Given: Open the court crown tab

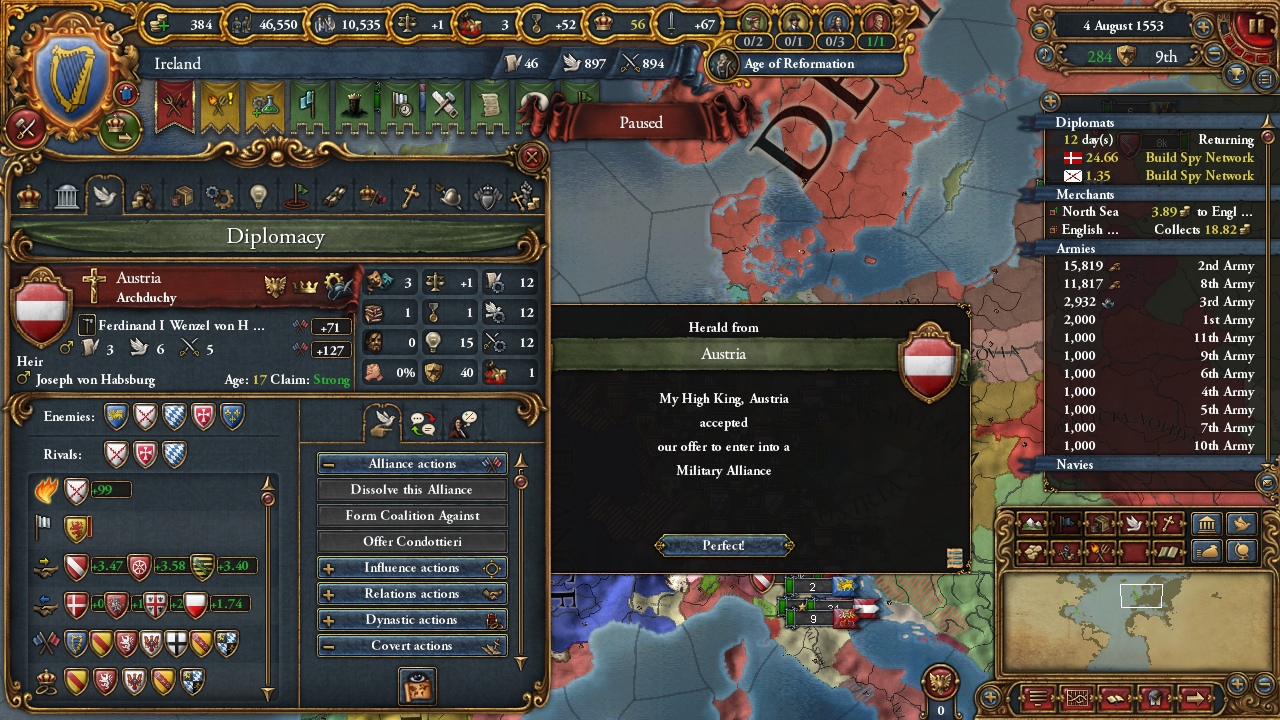Looking at the screenshot, I should click(30, 196).
